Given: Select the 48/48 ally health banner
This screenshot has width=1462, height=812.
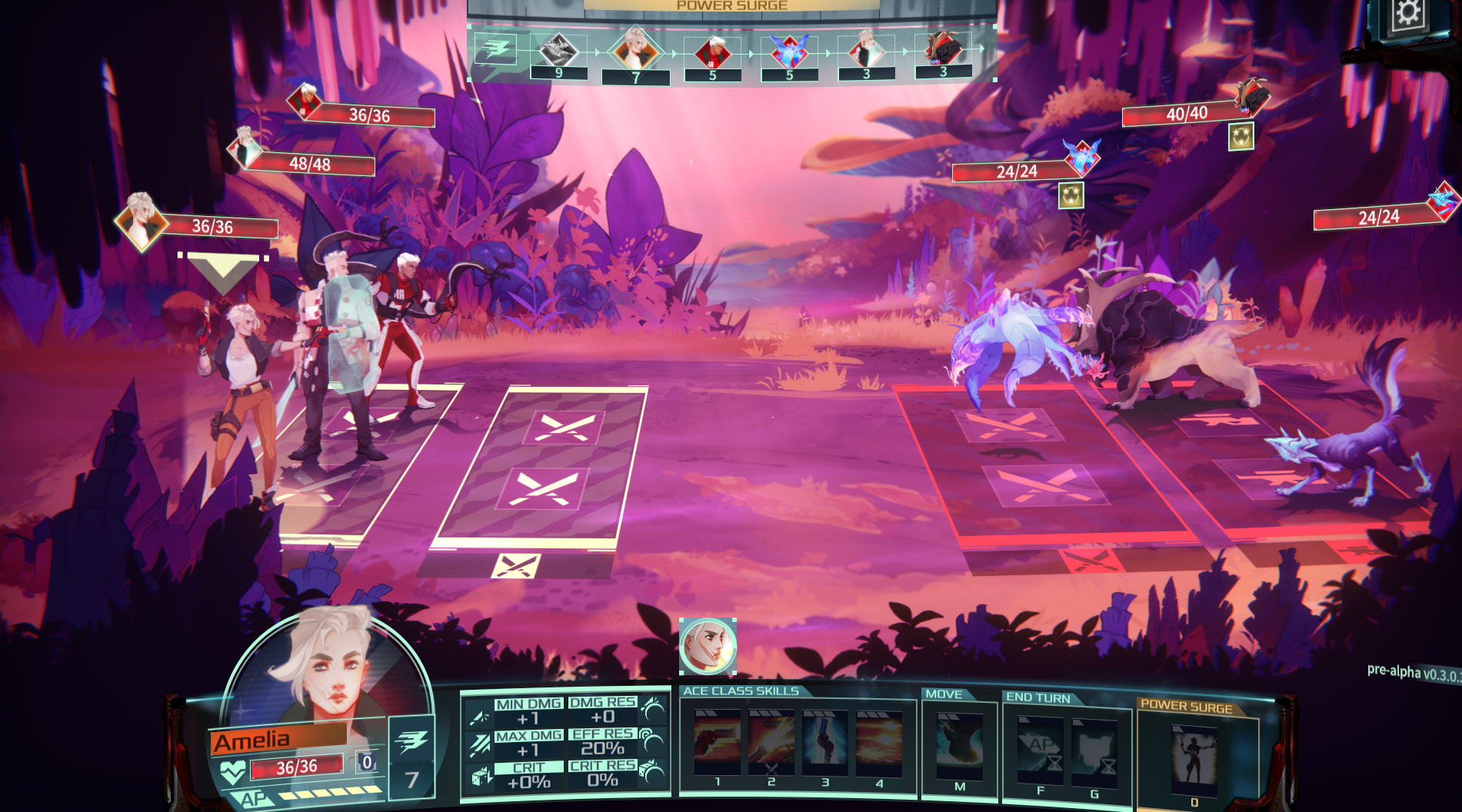Looking at the screenshot, I should point(310,164).
